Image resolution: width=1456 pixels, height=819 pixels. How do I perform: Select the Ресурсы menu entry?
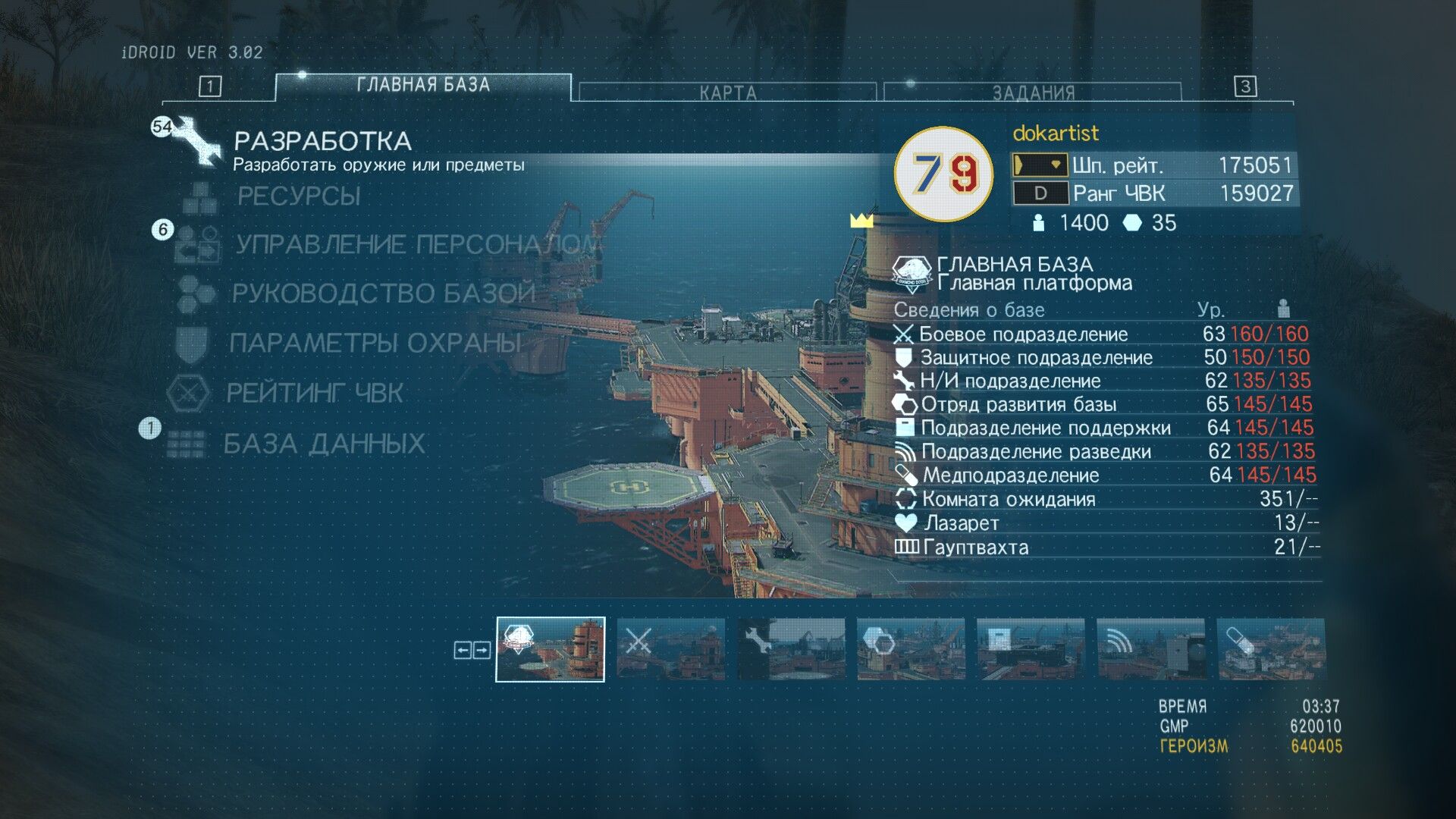(299, 196)
